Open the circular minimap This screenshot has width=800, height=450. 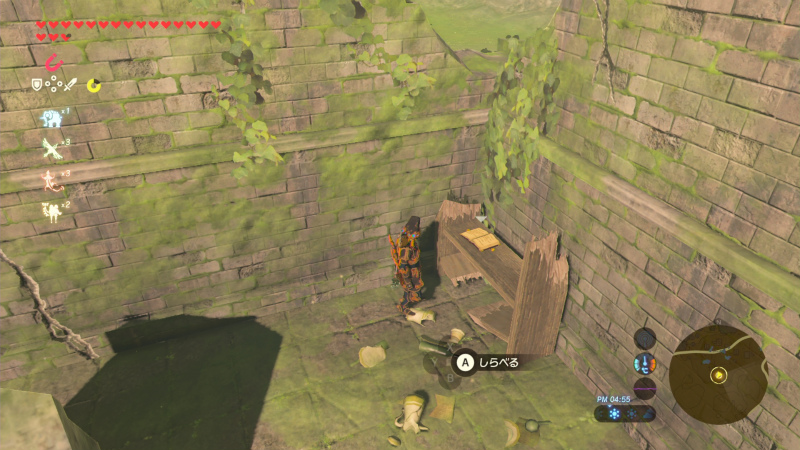click(718, 373)
